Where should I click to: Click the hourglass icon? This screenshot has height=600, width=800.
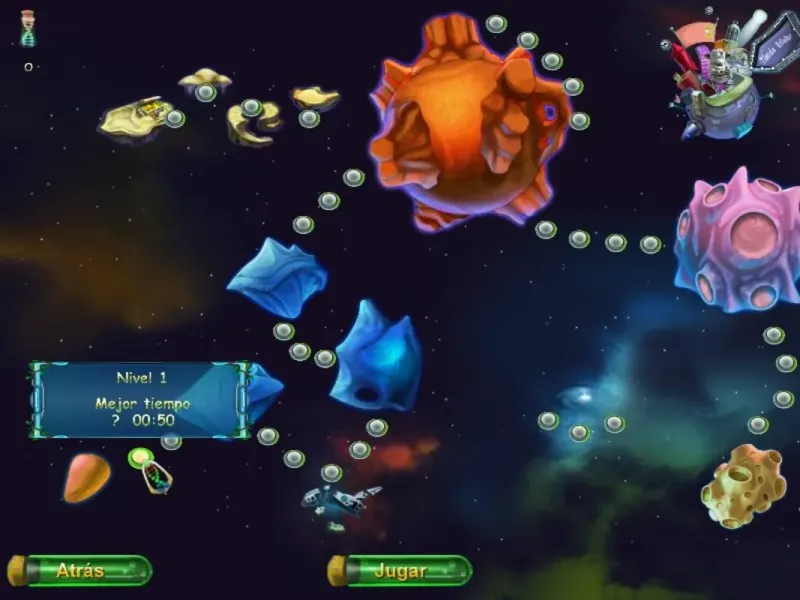[28, 28]
